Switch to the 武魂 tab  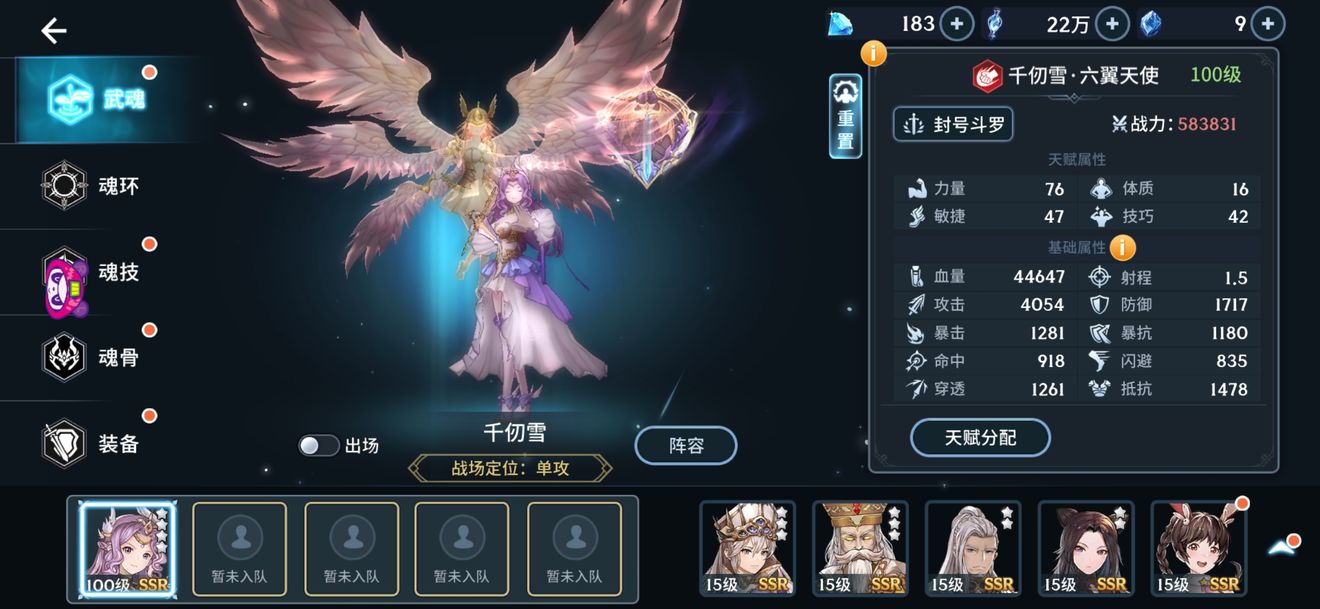coord(96,99)
